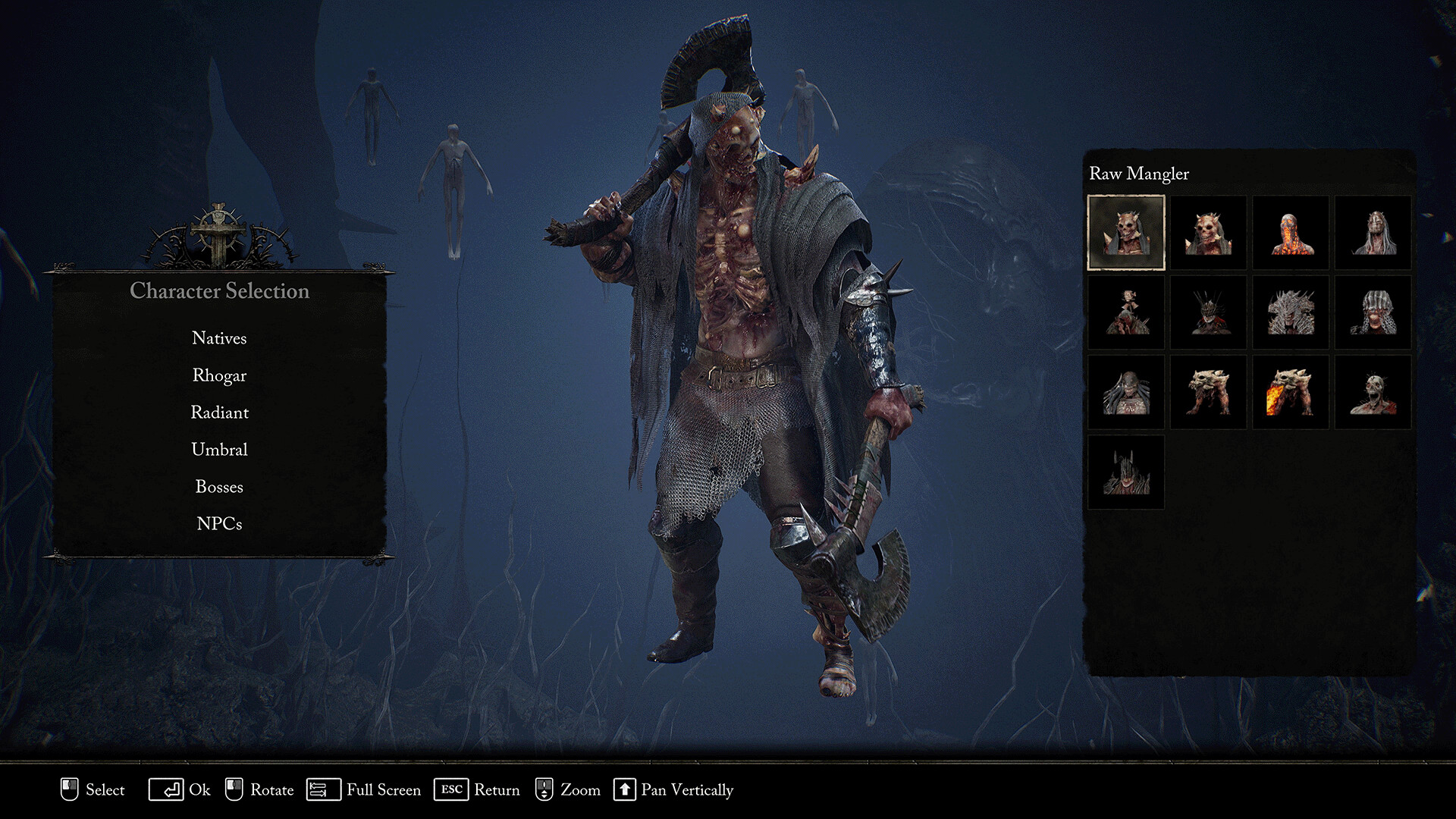
Task: Open the Natives character category
Action: click(x=219, y=338)
